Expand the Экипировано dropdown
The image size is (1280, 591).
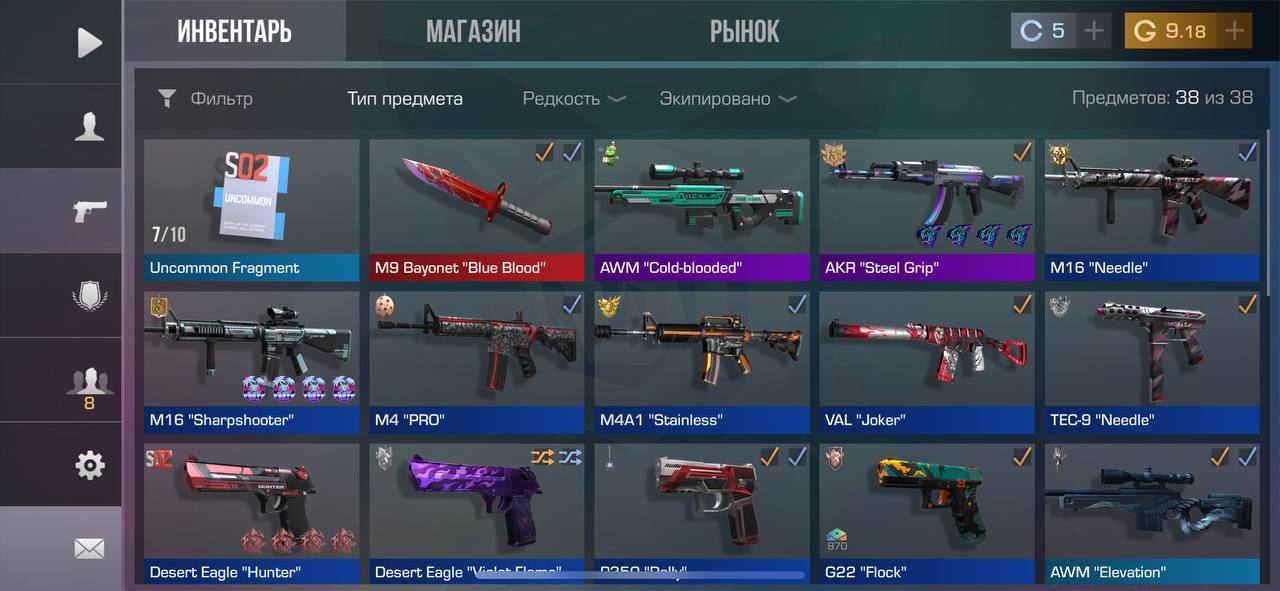click(x=728, y=98)
